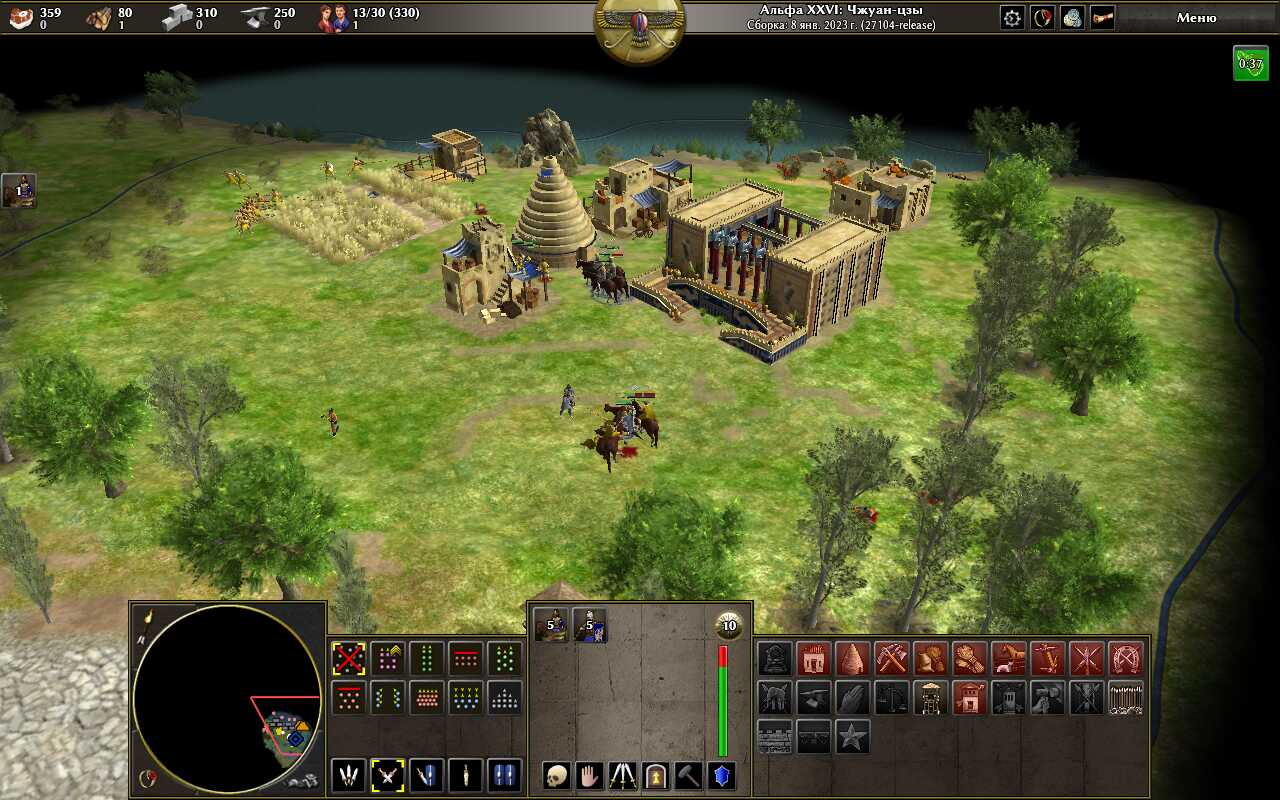Screen dimensions: 1280x800
Task: Select the control group 1 icon
Action: click(x=19, y=190)
